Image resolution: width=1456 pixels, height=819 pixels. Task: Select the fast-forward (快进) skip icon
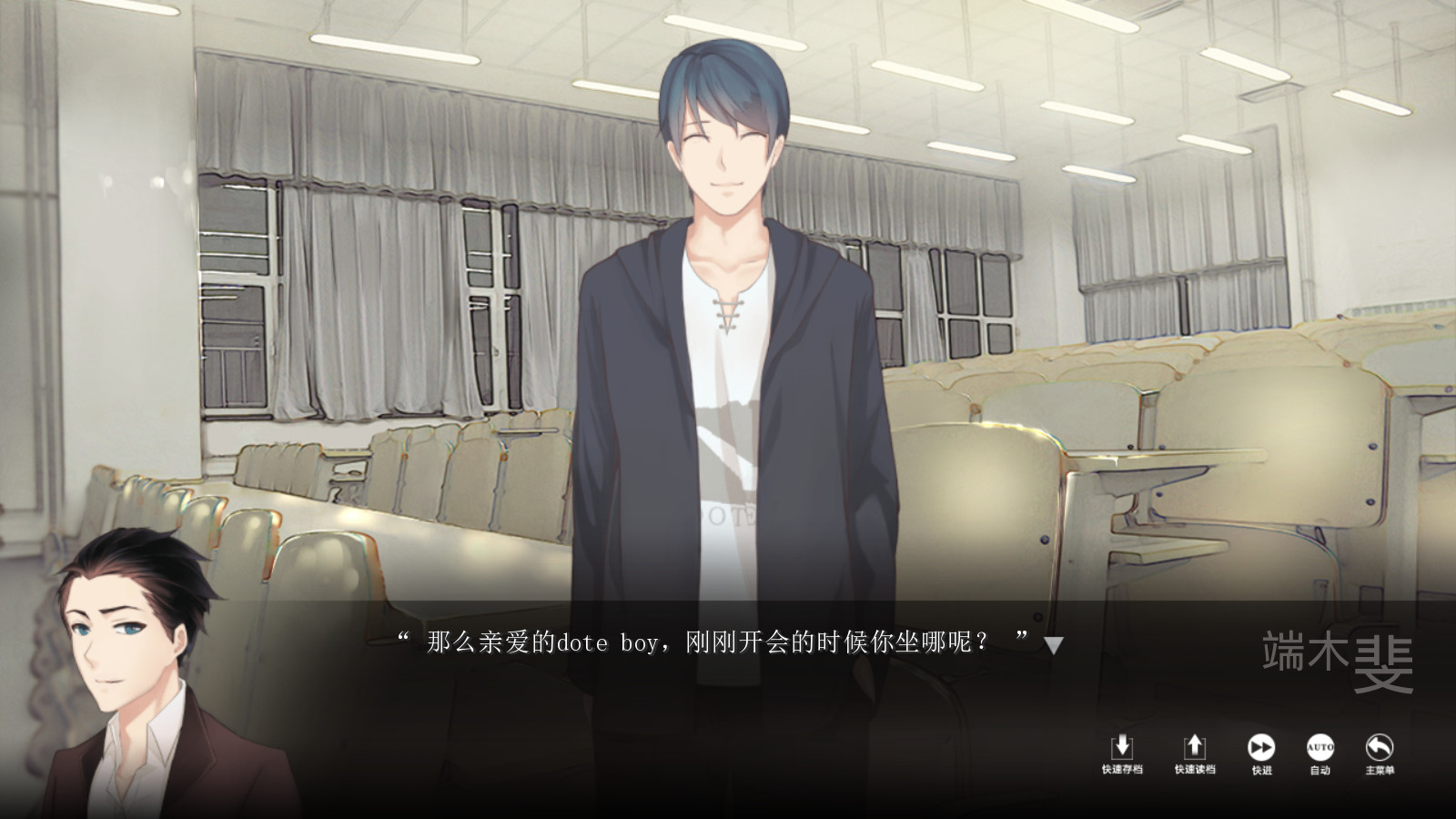1263,748
